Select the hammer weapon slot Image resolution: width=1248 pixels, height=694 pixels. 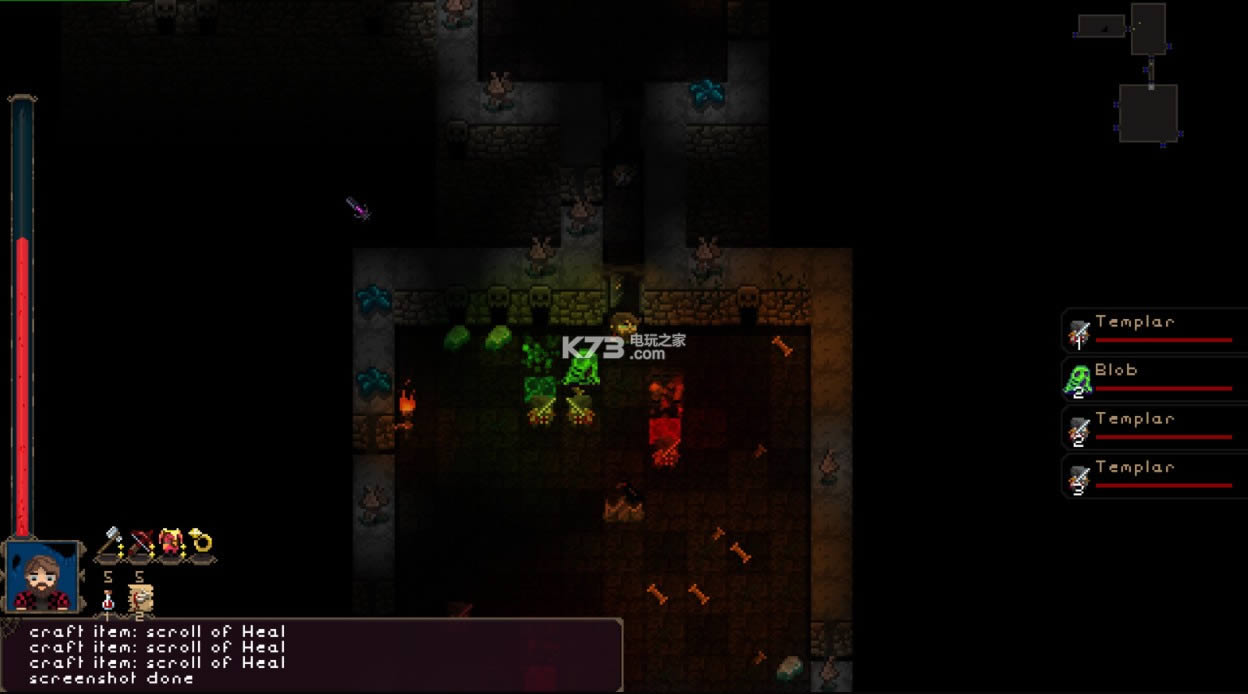point(110,543)
